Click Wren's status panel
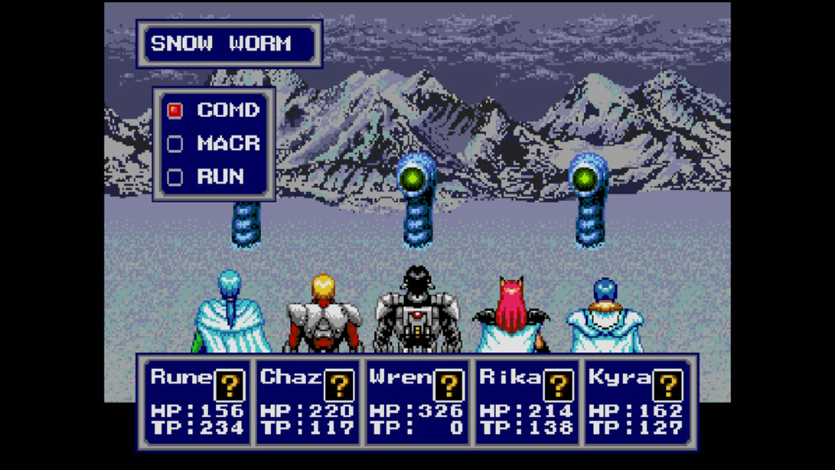Viewport: 835px width, 470px height. coord(417,402)
